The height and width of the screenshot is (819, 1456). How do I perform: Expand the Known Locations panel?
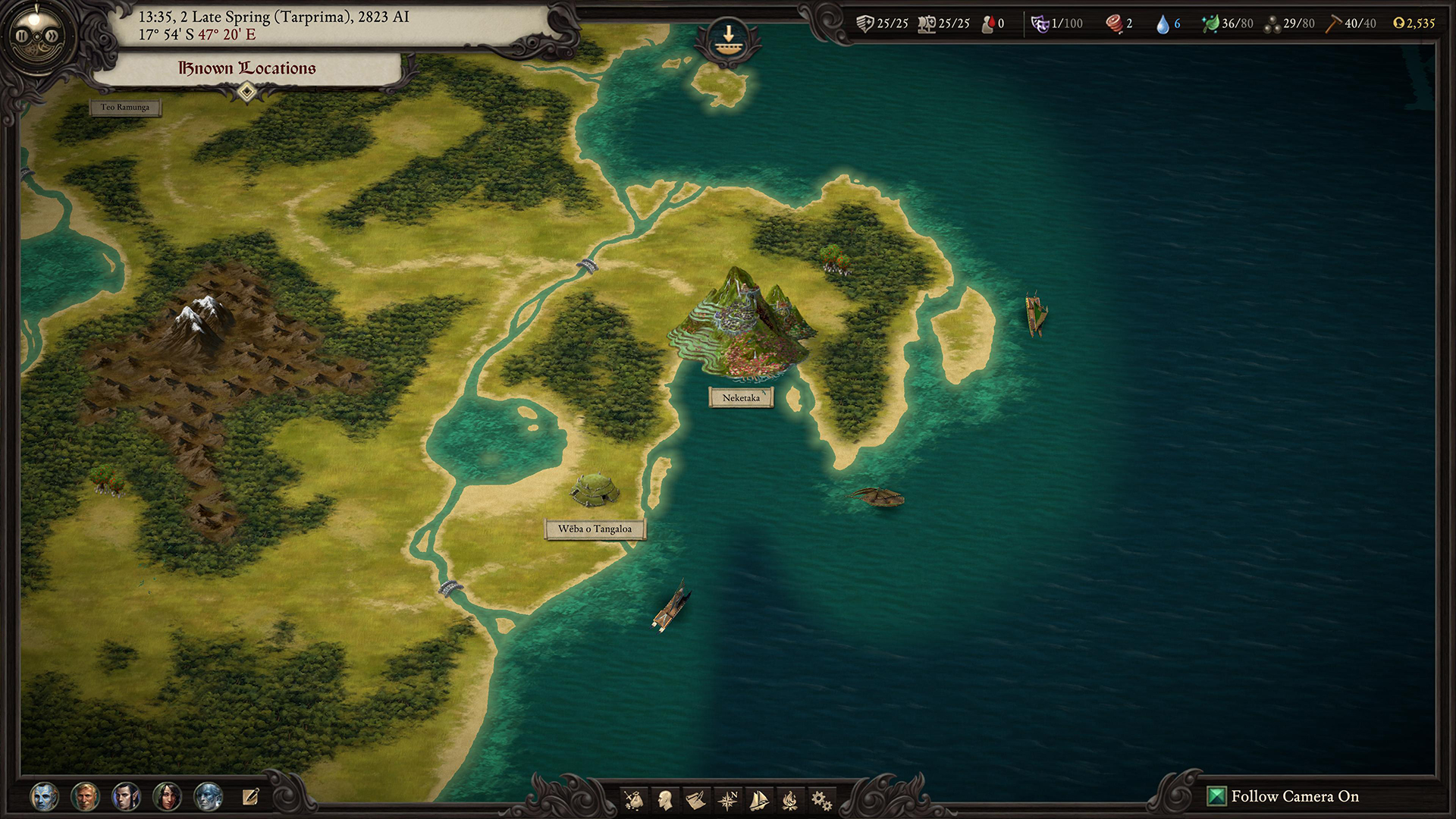pos(246,91)
